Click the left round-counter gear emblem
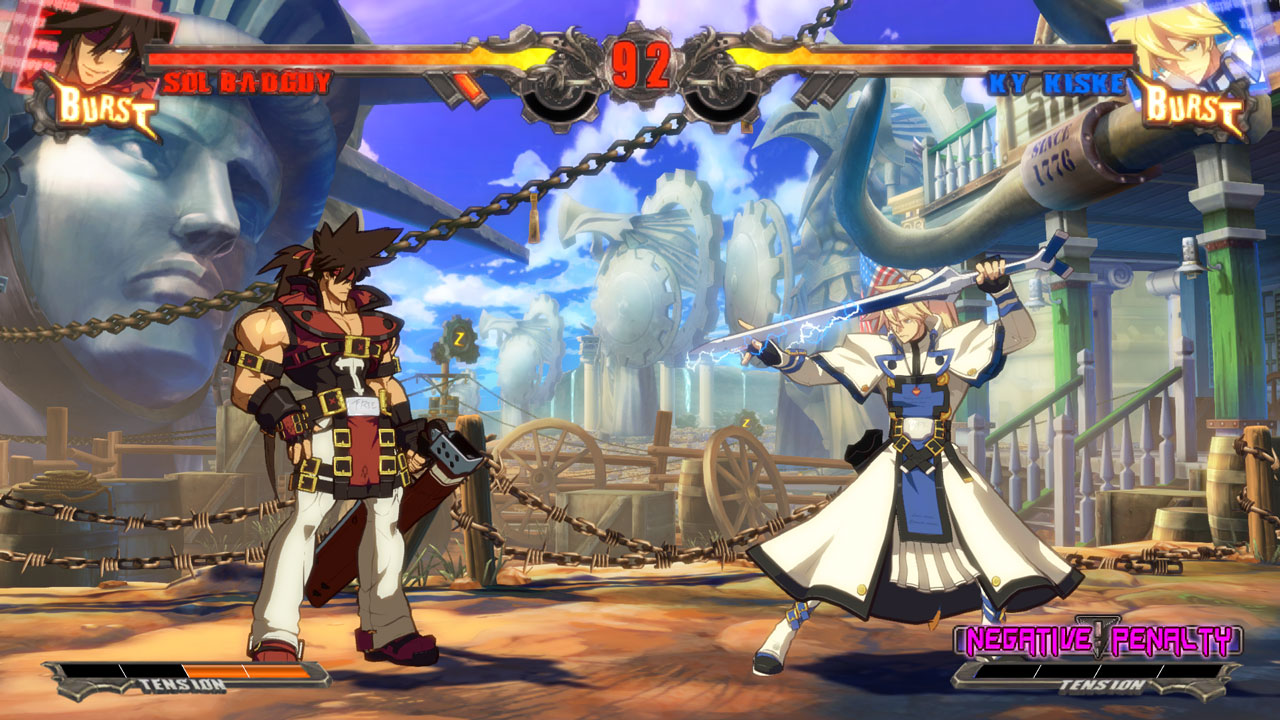Image resolution: width=1280 pixels, height=720 pixels. (x=557, y=95)
